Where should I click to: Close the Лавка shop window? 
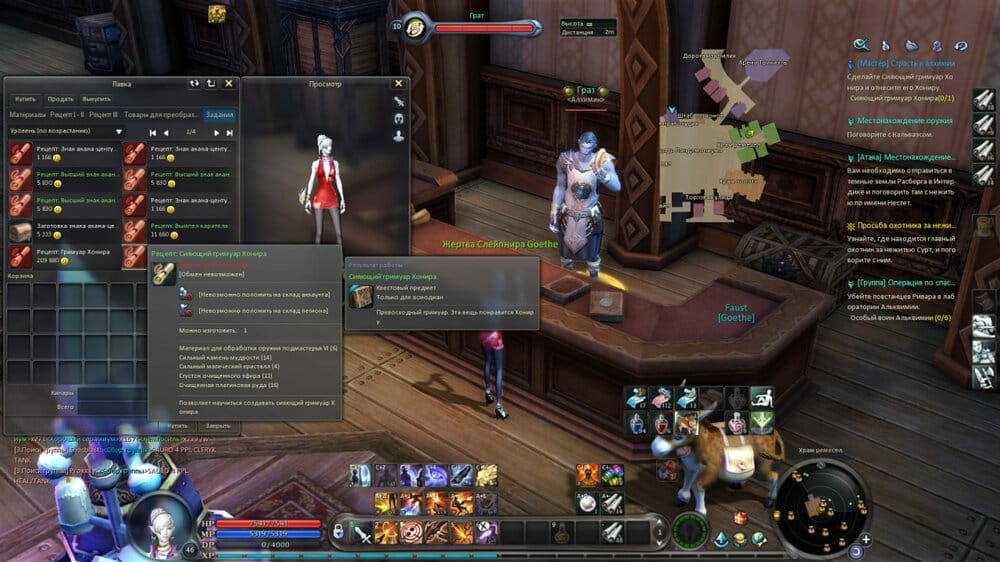click(229, 84)
